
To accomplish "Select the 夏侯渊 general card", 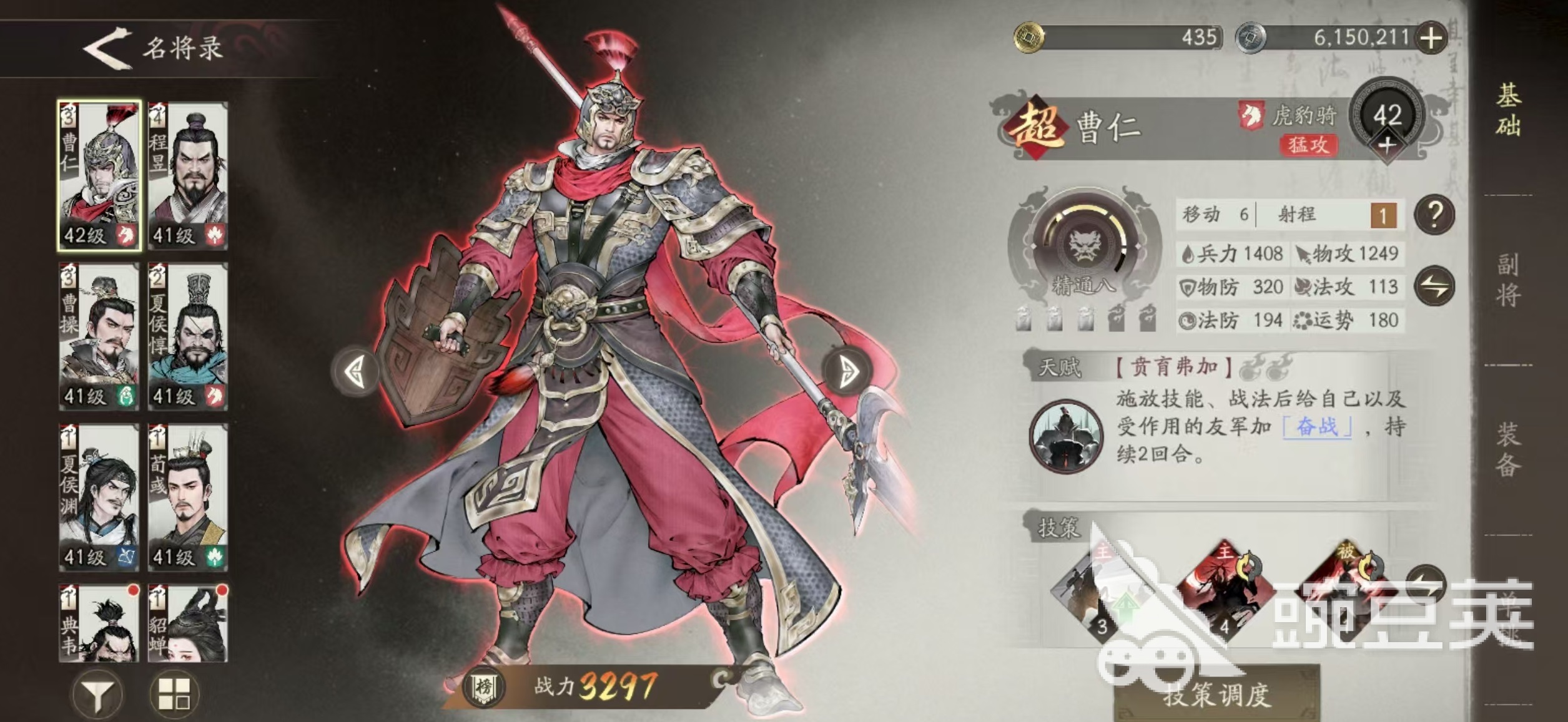I will tap(99, 497).
